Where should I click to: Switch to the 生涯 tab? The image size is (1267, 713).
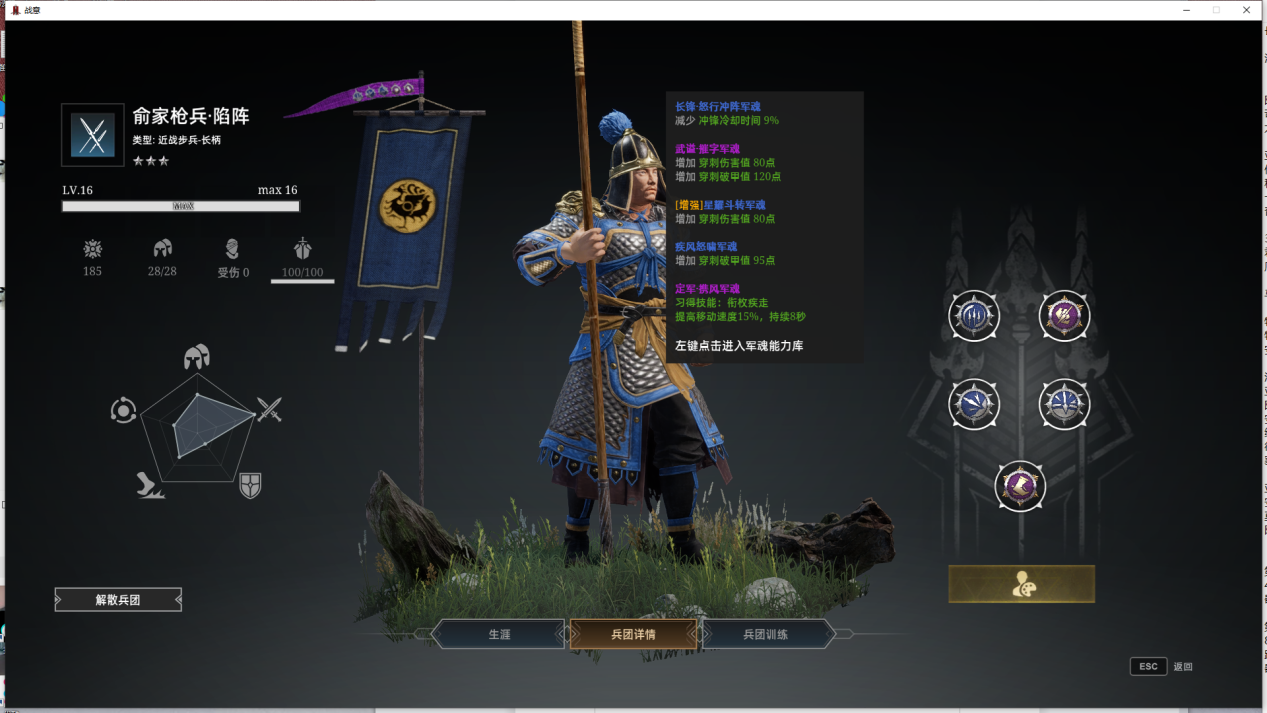(x=499, y=634)
